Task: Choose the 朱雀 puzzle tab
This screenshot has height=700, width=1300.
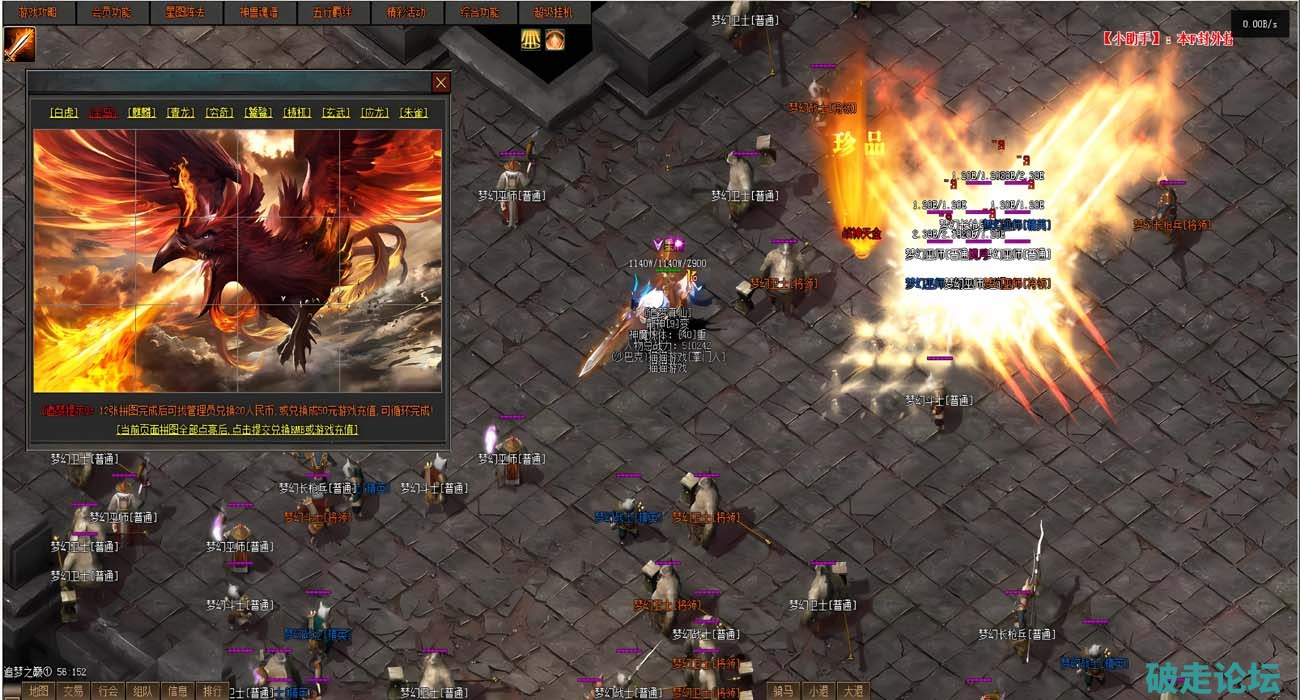Action: click(x=413, y=113)
